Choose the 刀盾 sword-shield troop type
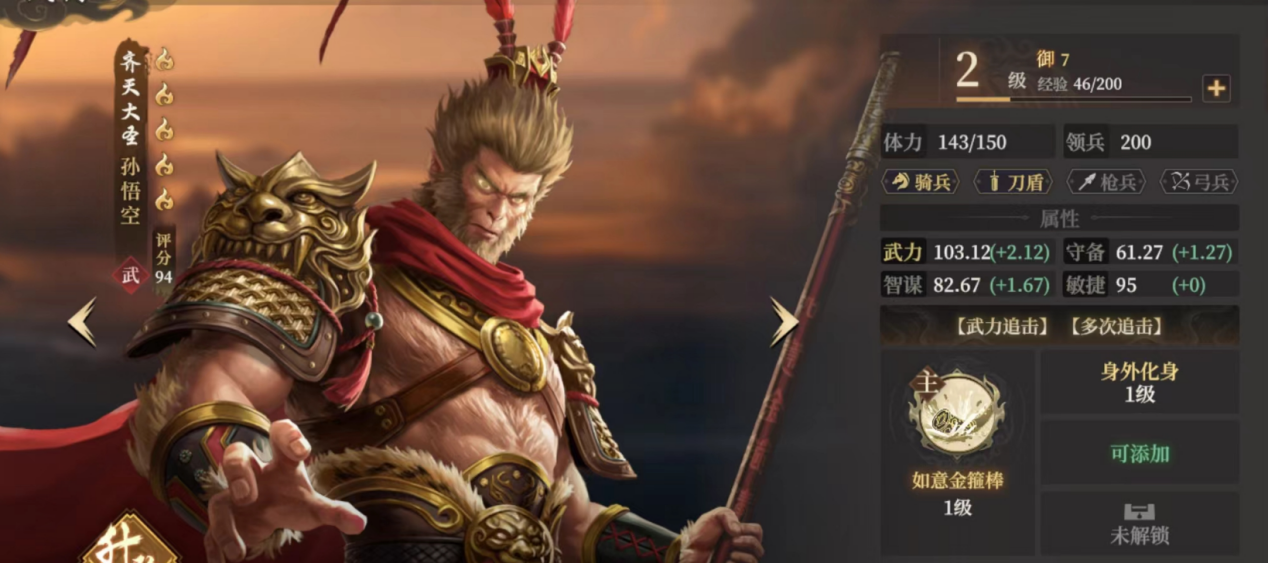This screenshot has height=563, width=1268. [x=1015, y=181]
